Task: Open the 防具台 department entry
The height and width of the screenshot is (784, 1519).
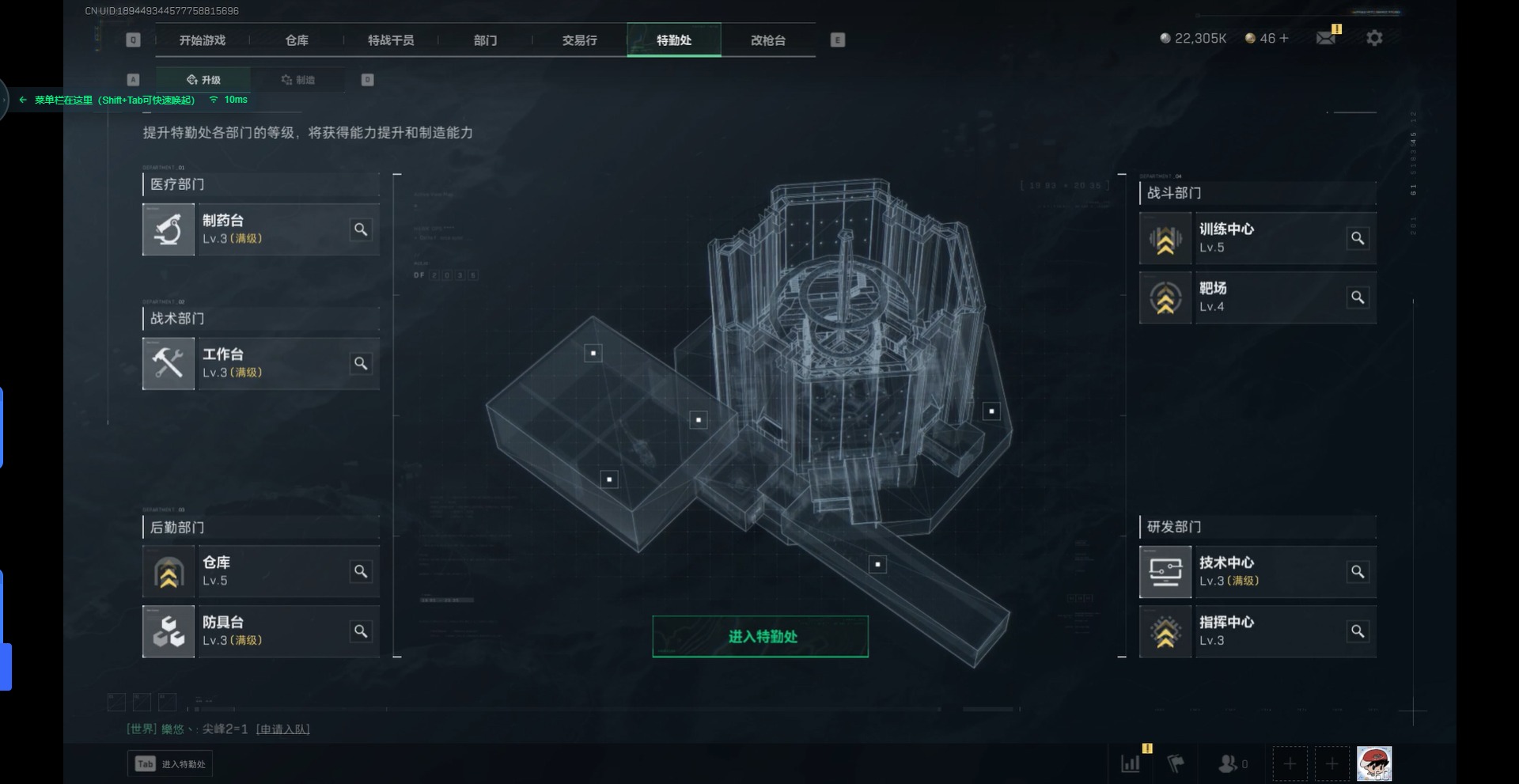Action: click(x=260, y=631)
